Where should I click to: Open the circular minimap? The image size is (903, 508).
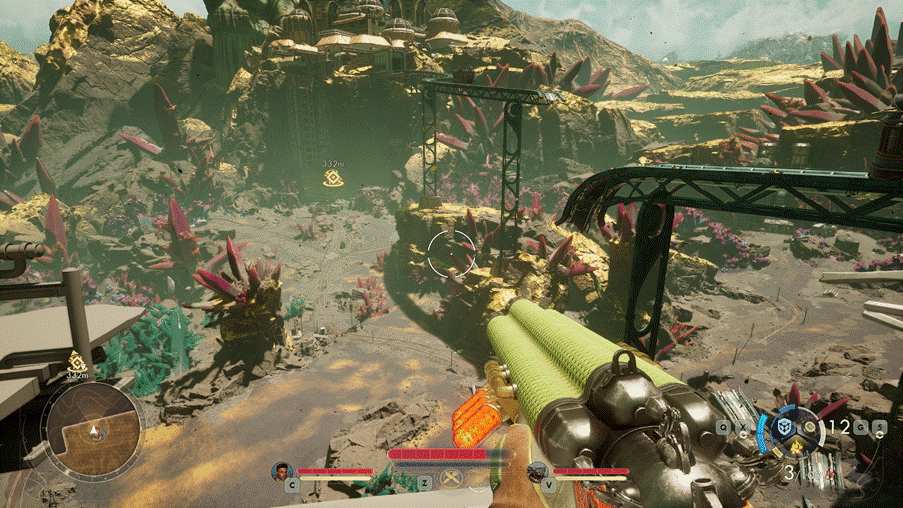coord(90,430)
